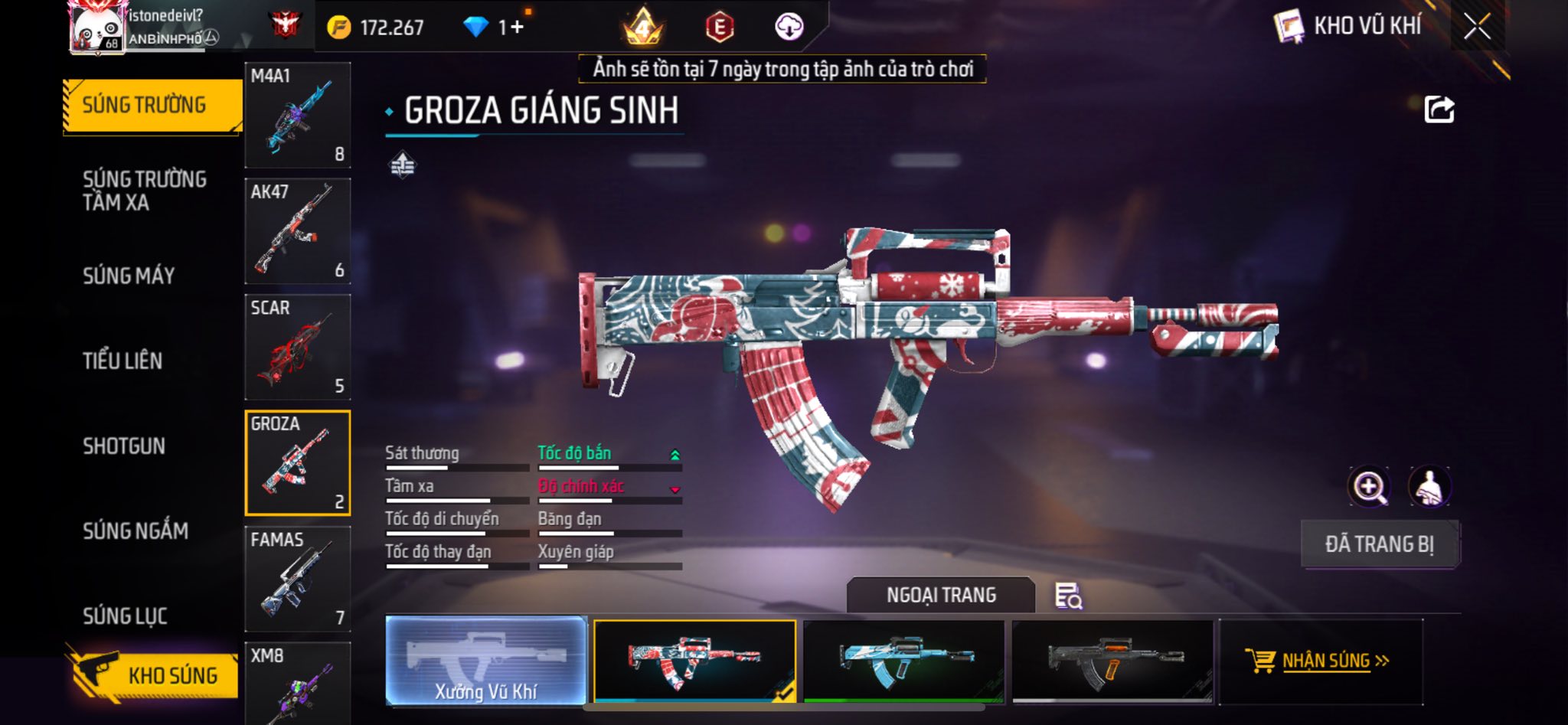1568x725 pixels.
Task: Select the Tiểu Liên category
Action: [x=122, y=361]
